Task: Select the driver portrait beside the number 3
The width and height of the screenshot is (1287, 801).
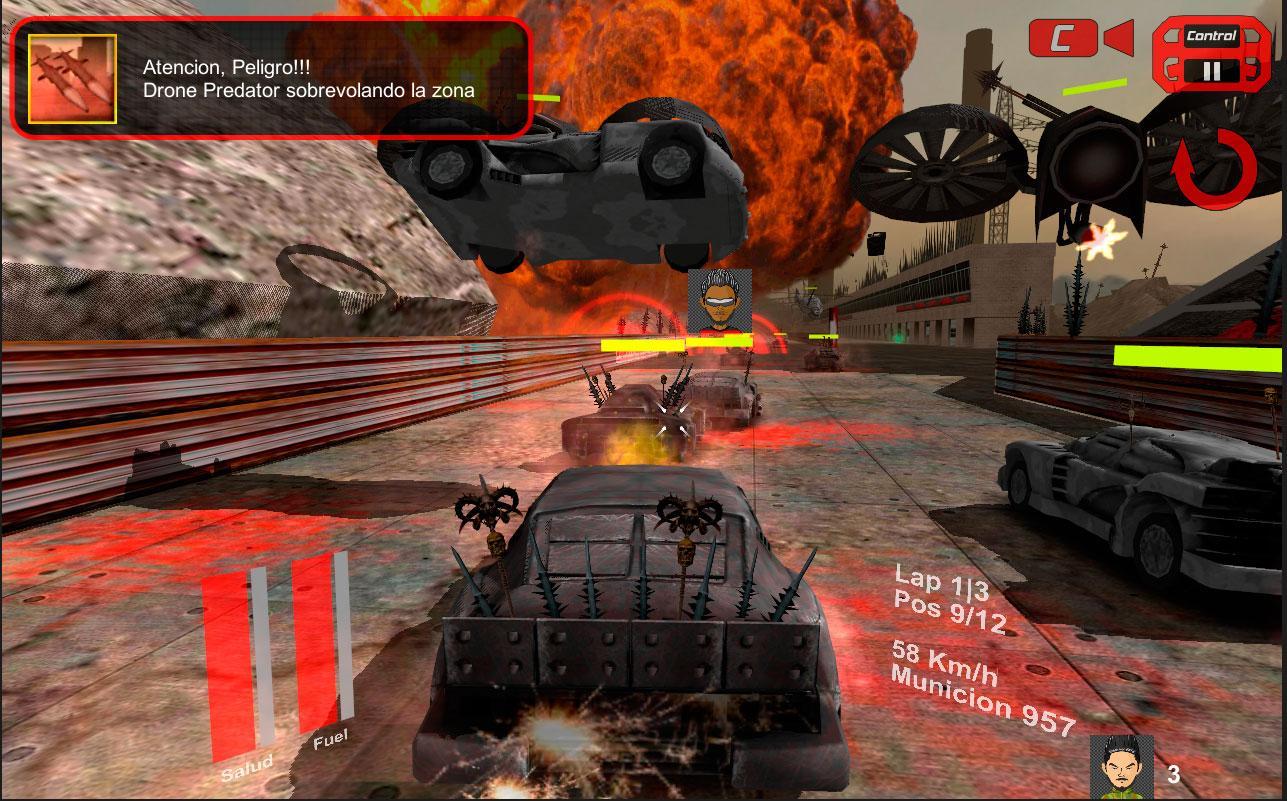Action: click(1121, 768)
